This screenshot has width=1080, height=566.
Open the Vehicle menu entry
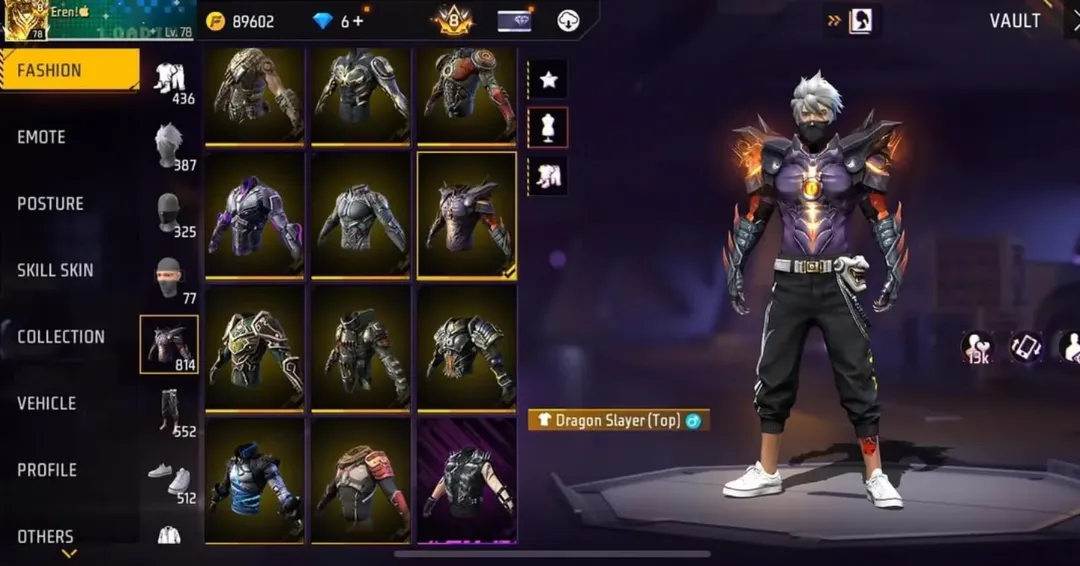pos(46,403)
